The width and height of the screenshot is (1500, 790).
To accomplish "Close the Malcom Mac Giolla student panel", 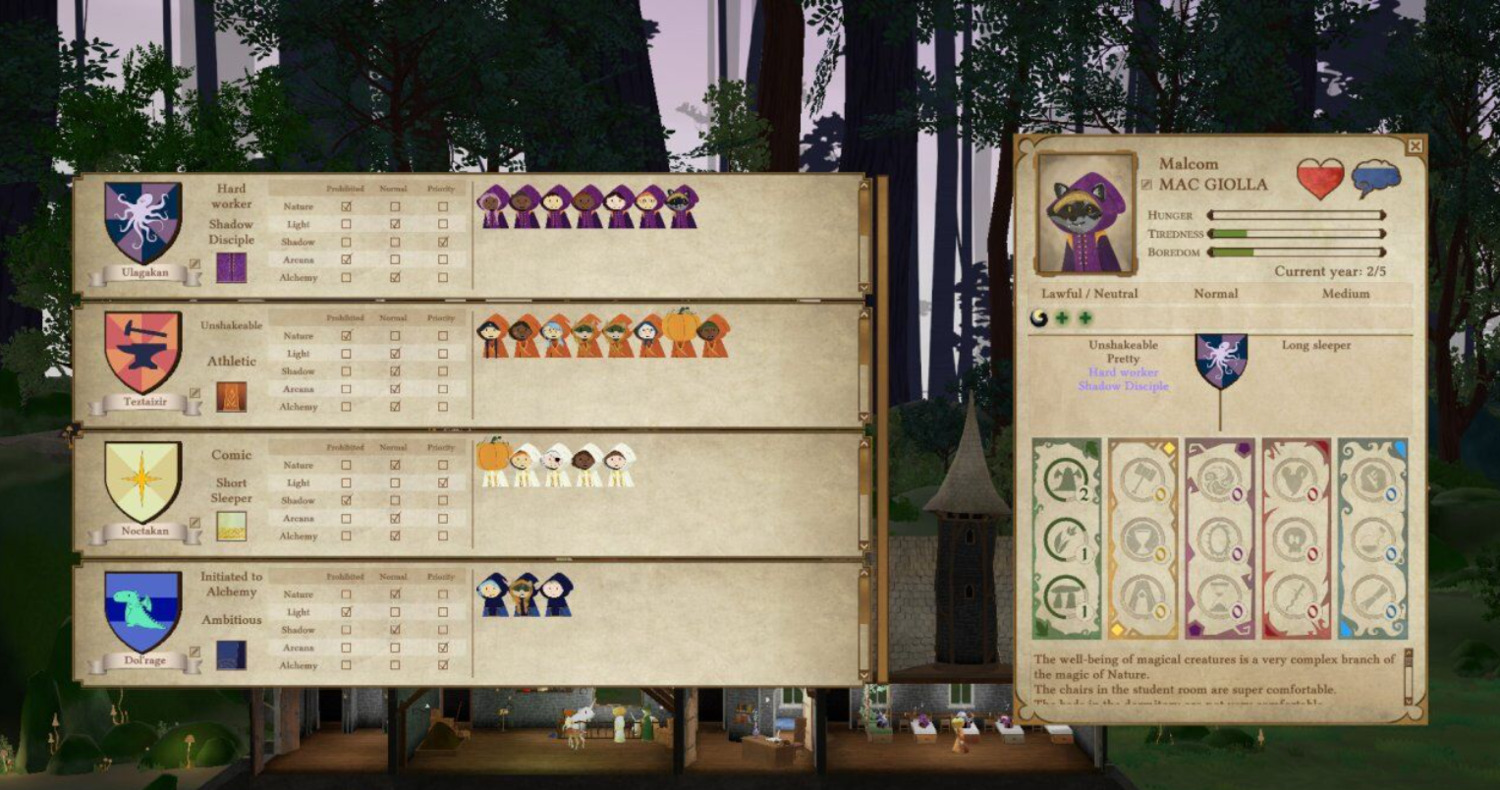I will pyautogui.click(x=1414, y=146).
